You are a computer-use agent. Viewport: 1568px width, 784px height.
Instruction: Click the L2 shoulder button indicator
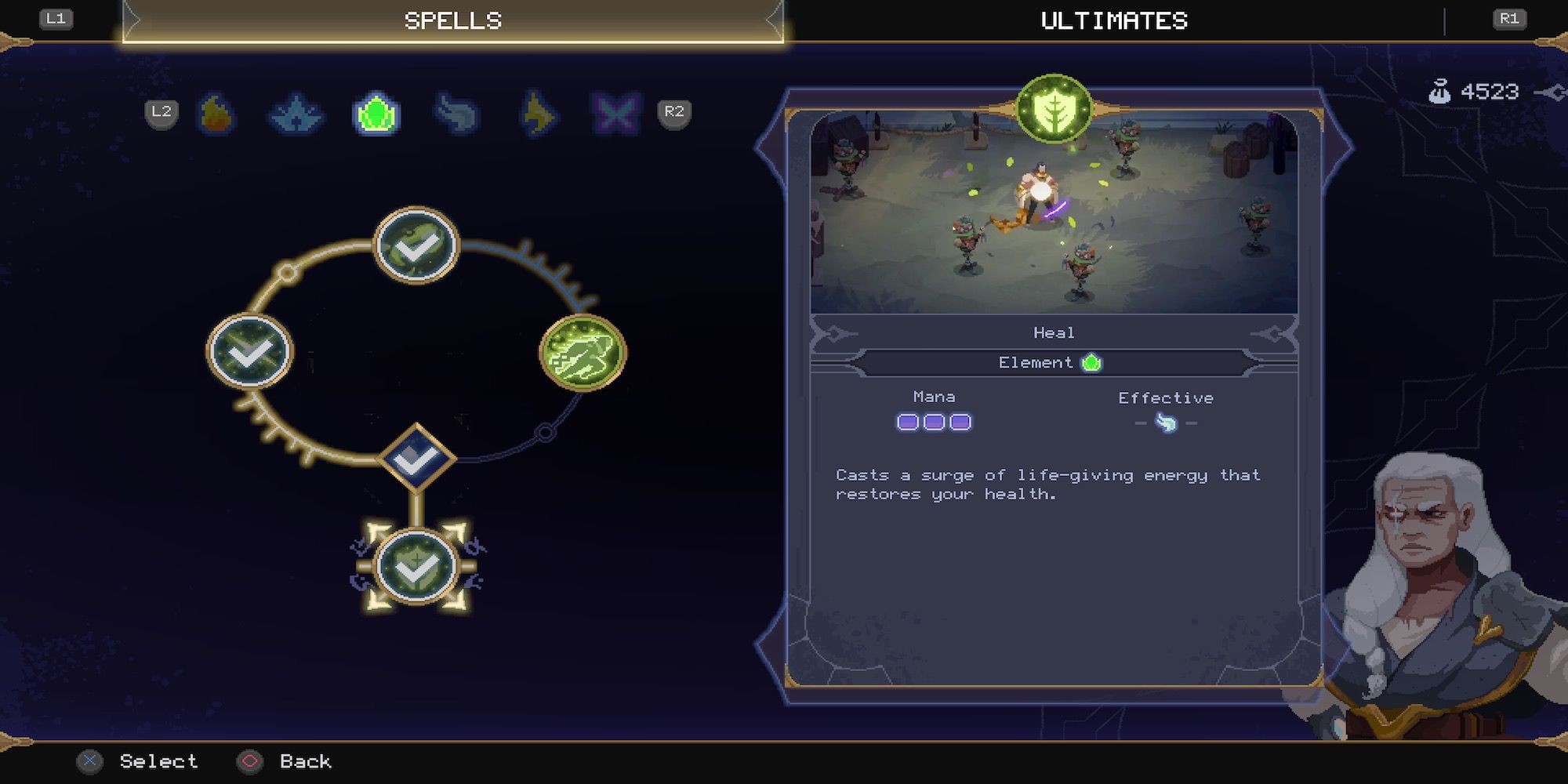pos(161,112)
